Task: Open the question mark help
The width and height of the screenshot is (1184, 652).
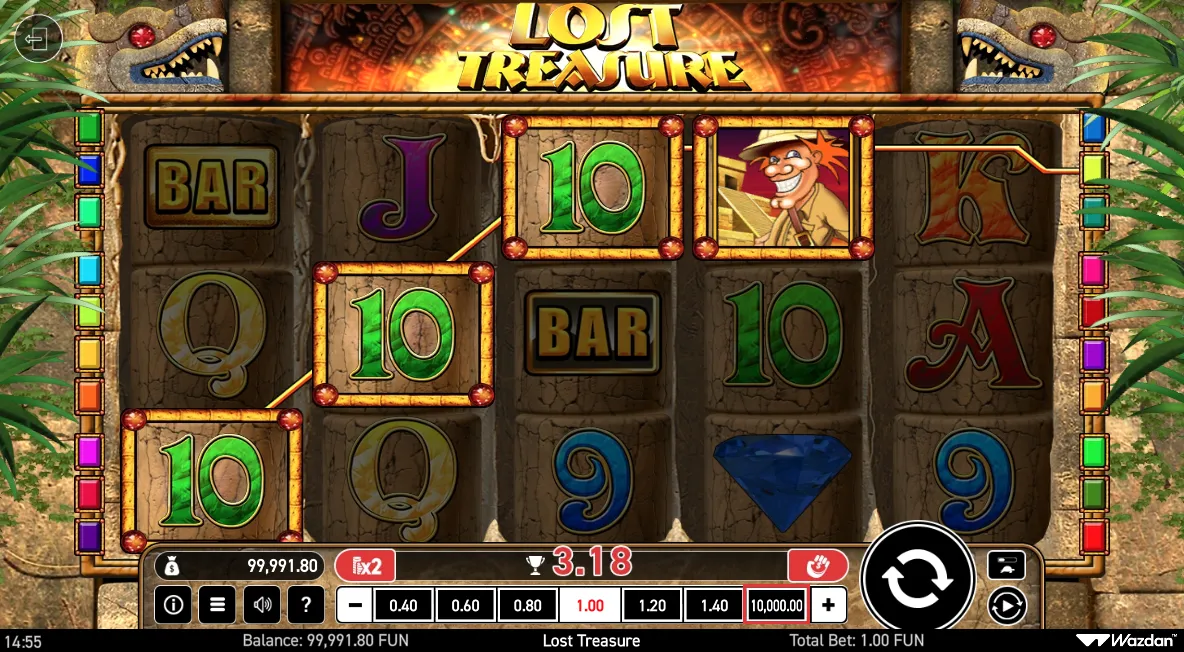Action: 305,604
